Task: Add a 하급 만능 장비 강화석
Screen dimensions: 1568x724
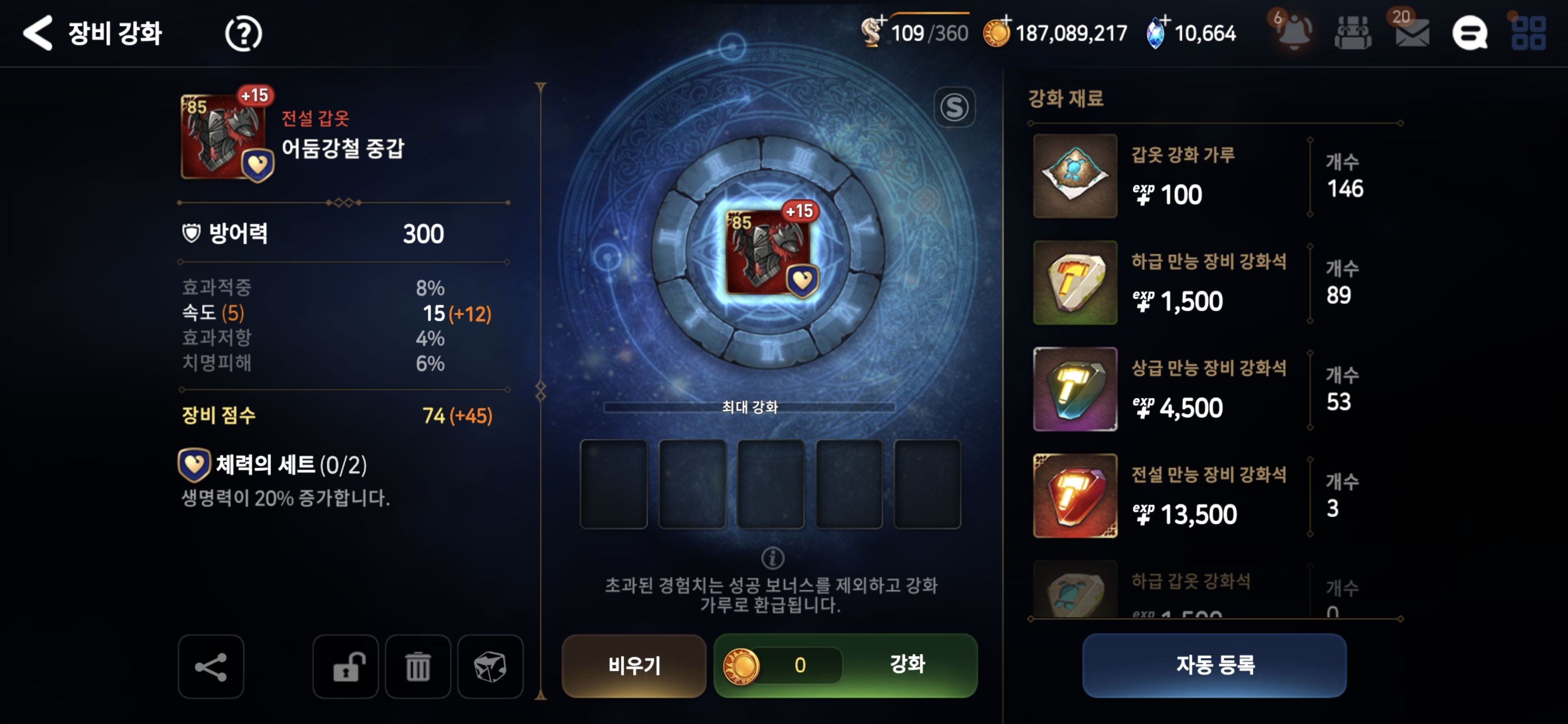Action: click(x=1075, y=283)
